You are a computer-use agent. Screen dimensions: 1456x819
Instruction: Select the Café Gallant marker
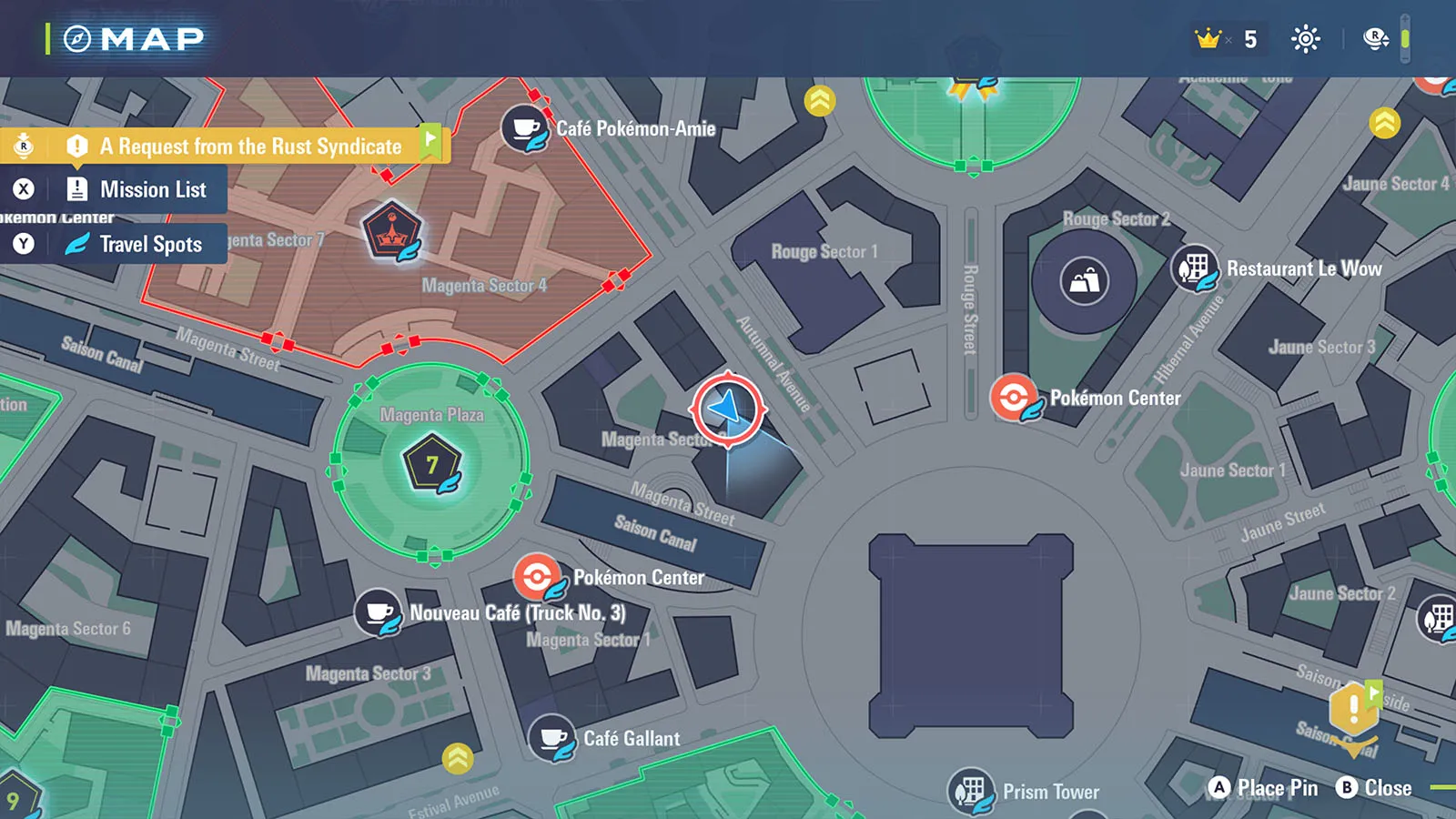tap(551, 738)
